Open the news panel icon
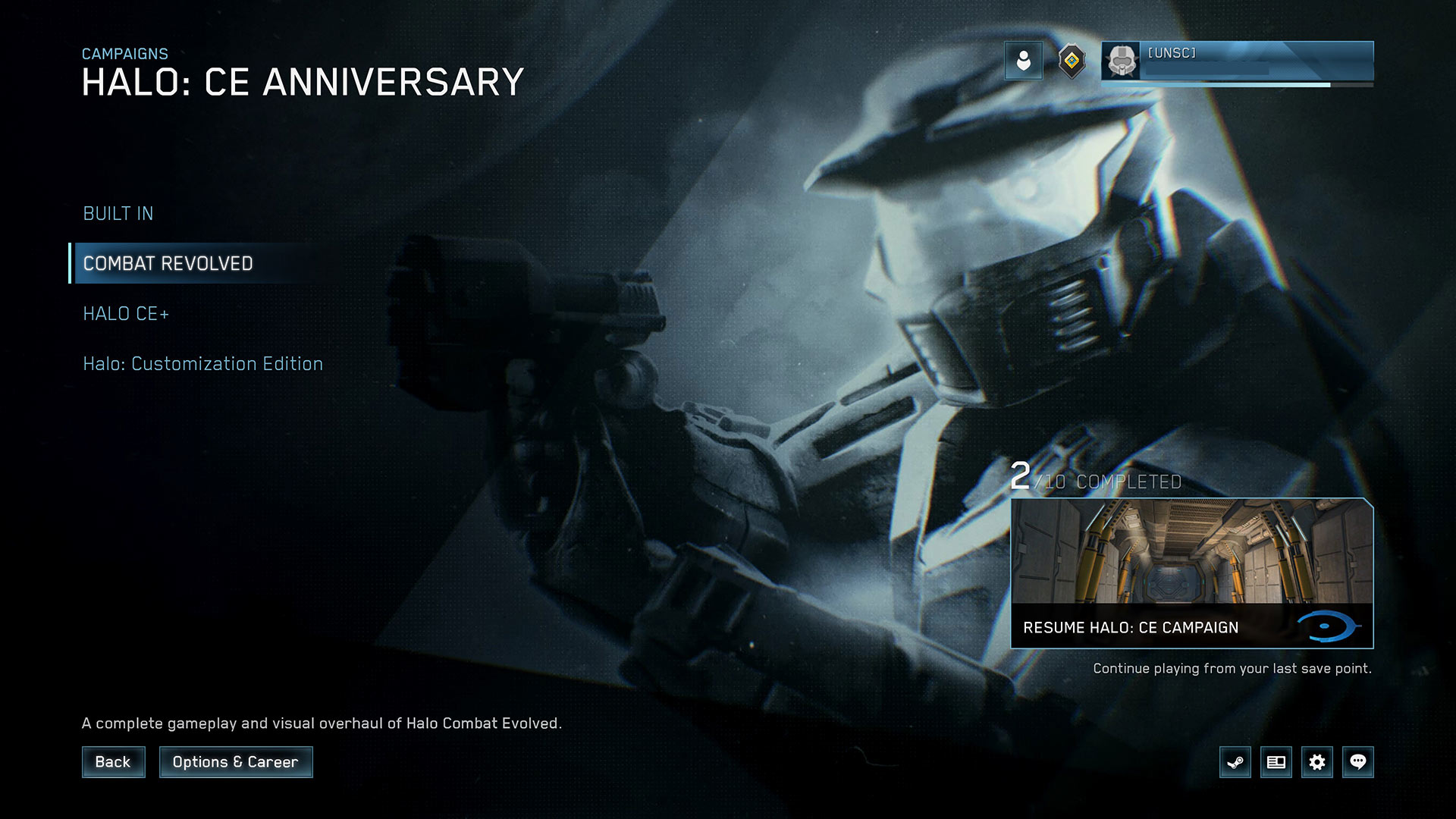The width and height of the screenshot is (1456, 819). pyautogui.click(x=1276, y=762)
